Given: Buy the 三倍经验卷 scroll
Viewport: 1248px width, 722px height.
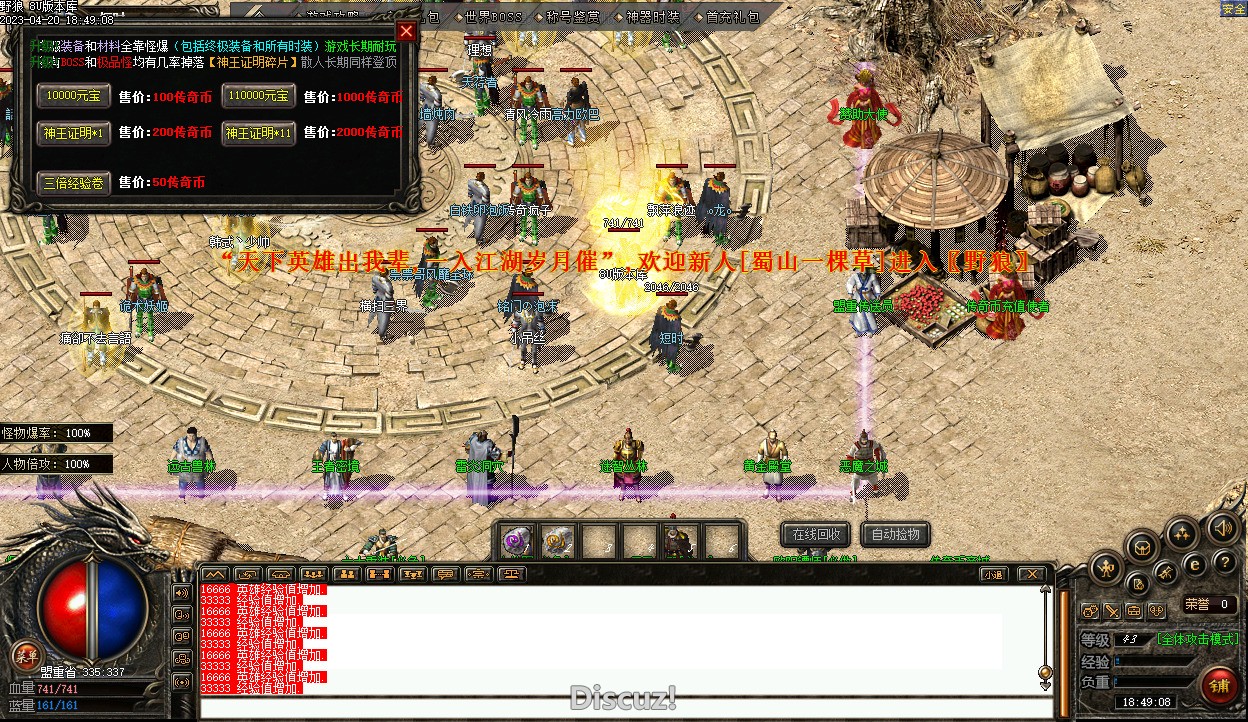Looking at the screenshot, I should coord(74,182).
